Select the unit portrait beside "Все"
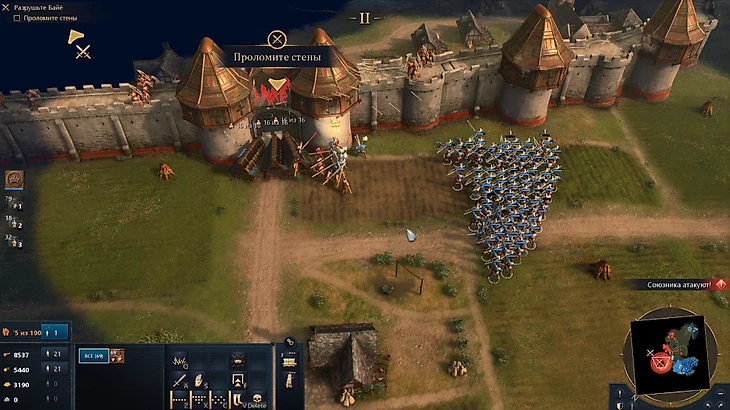 (117, 355)
